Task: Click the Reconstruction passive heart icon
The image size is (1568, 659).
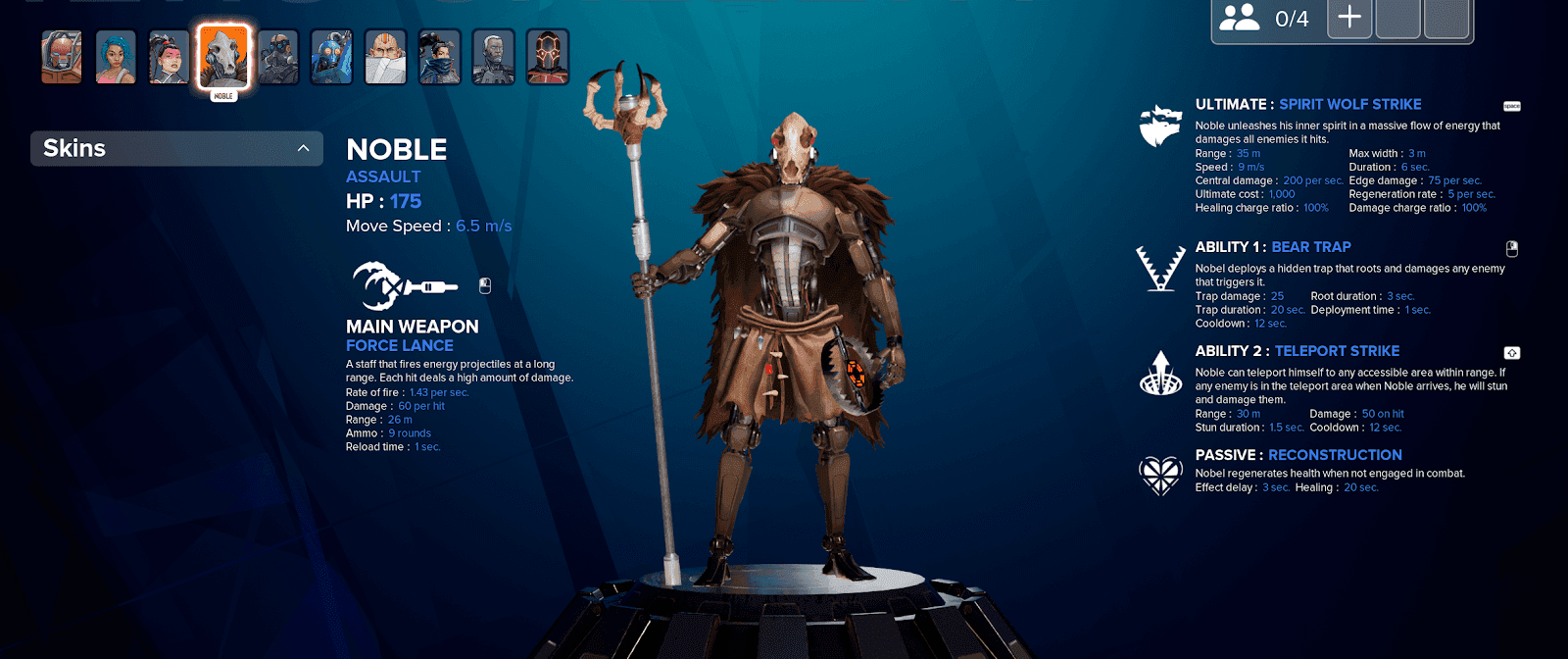Action: 1160,475
